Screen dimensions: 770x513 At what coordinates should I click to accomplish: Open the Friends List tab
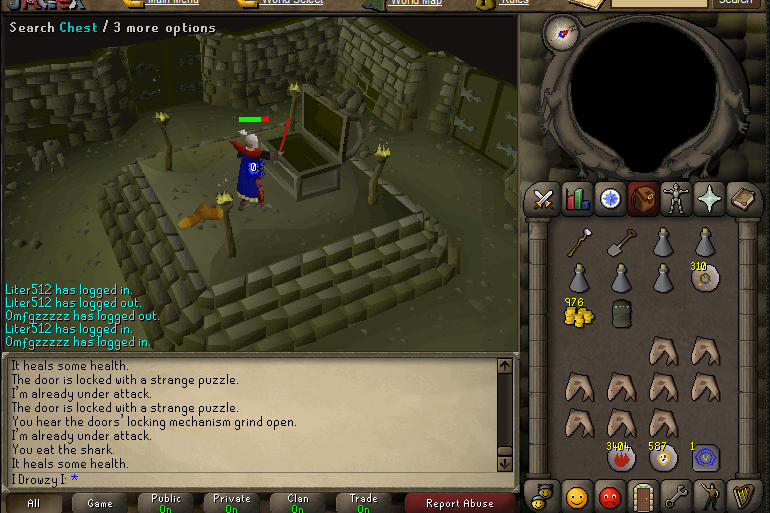(576, 496)
